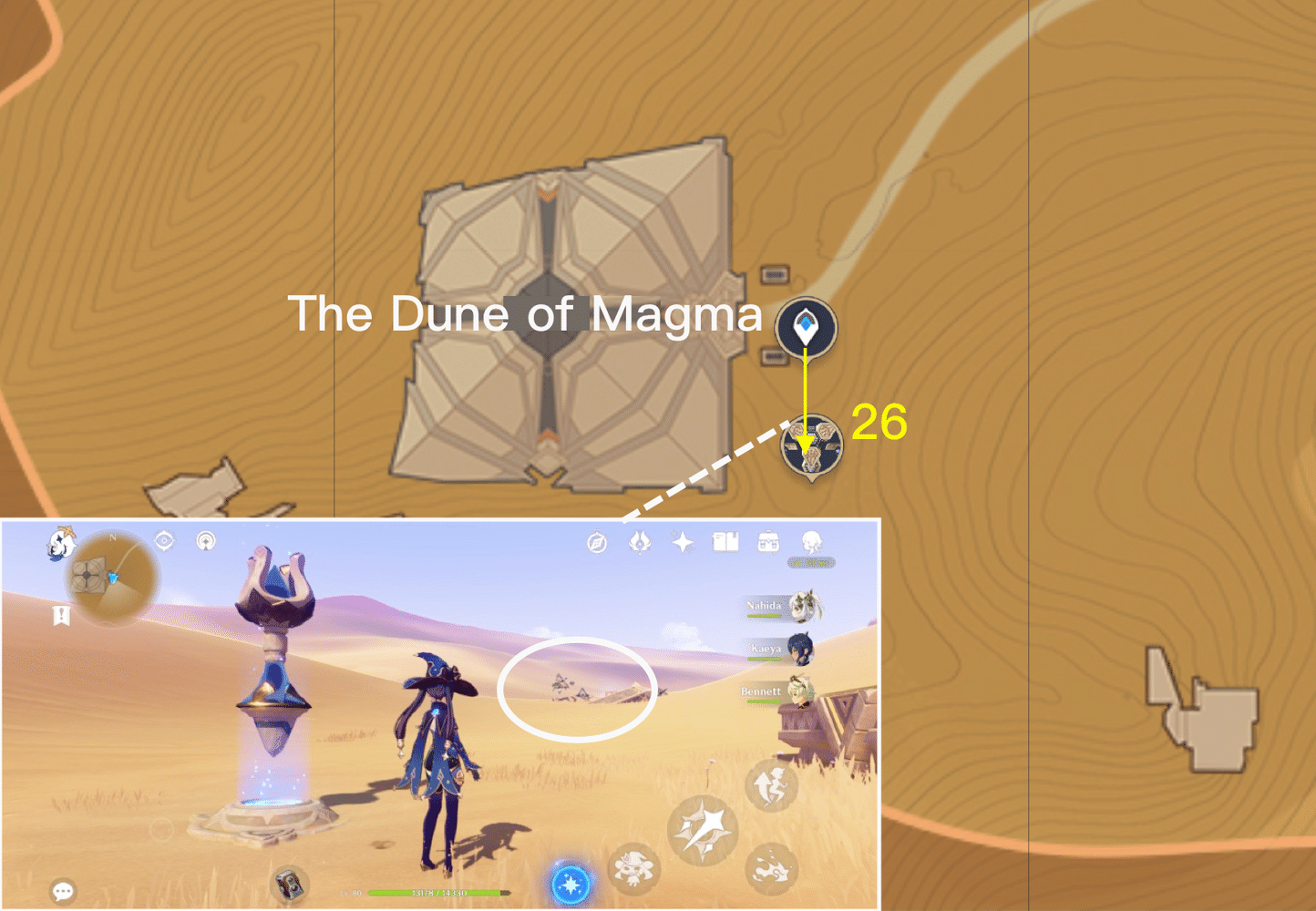Image resolution: width=1316 pixels, height=911 pixels.
Task: Open the Paimon menu compass icon
Action: pyautogui.click(x=597, y=544)
